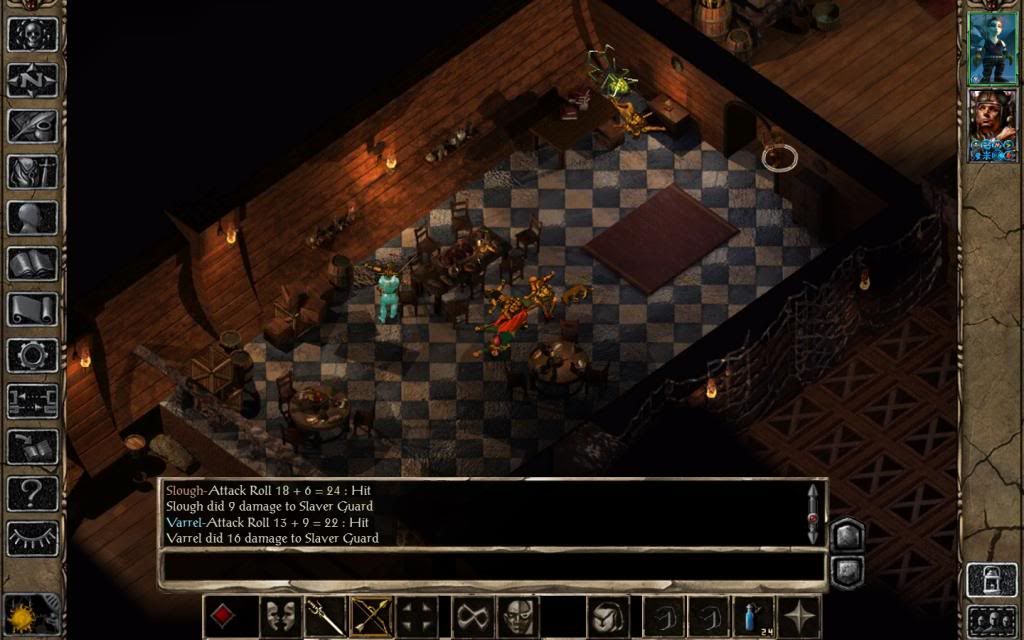Activate the twin masks talk button
This screenshot has width=1024, height=640.
tap(281, 616)
